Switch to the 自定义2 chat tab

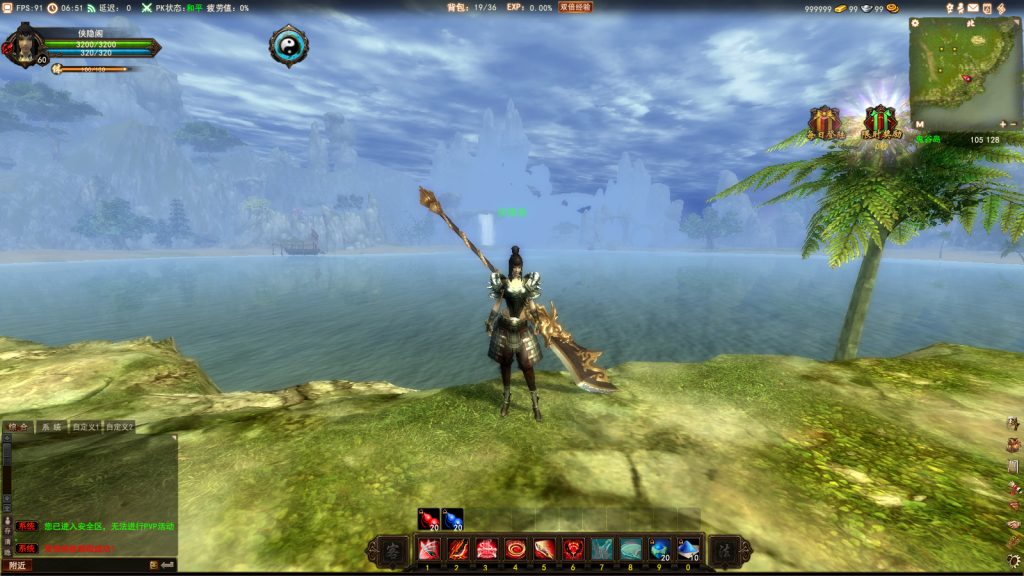(x=119, y=427)
